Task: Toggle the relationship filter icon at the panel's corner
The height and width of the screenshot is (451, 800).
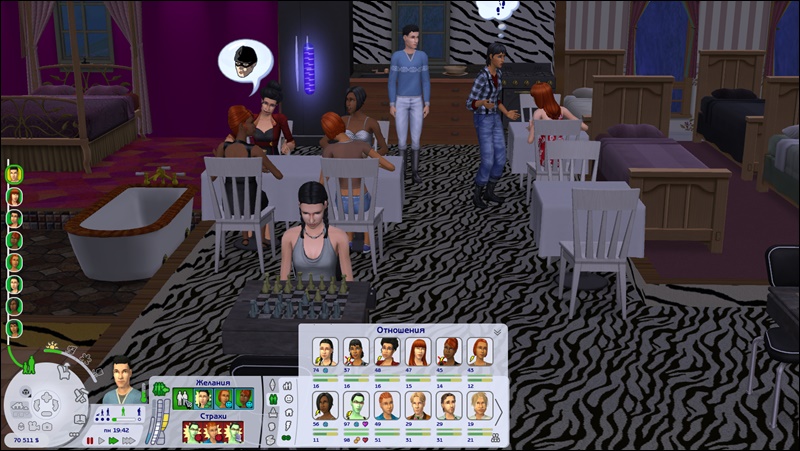Action: (x=497, y=437)
